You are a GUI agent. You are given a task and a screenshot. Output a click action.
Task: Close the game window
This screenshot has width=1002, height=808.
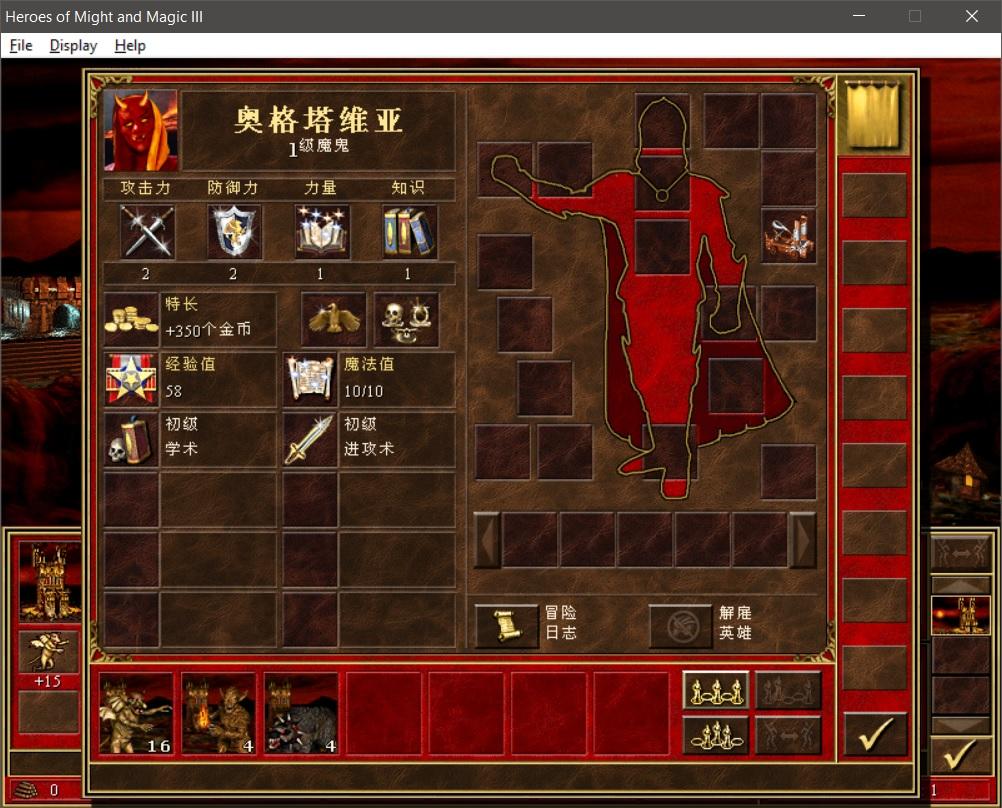(971, 16)
